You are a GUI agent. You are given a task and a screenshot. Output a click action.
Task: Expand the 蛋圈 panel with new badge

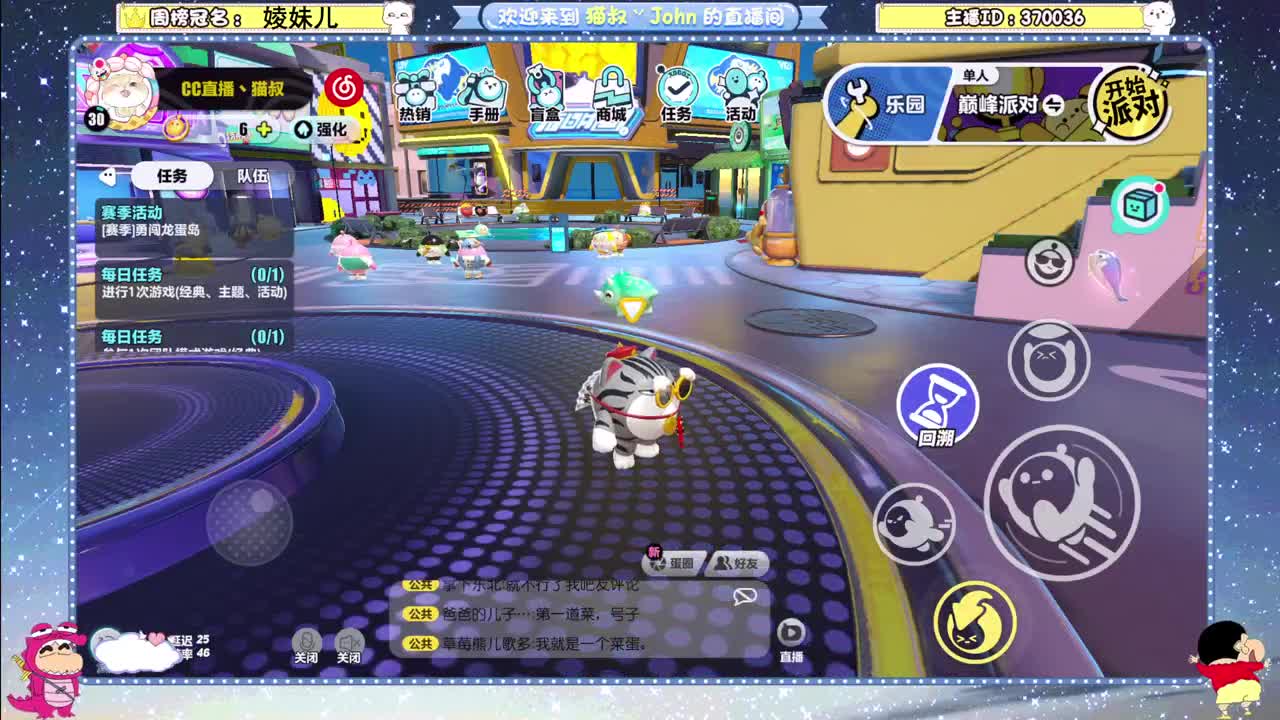tap(671, 563)
